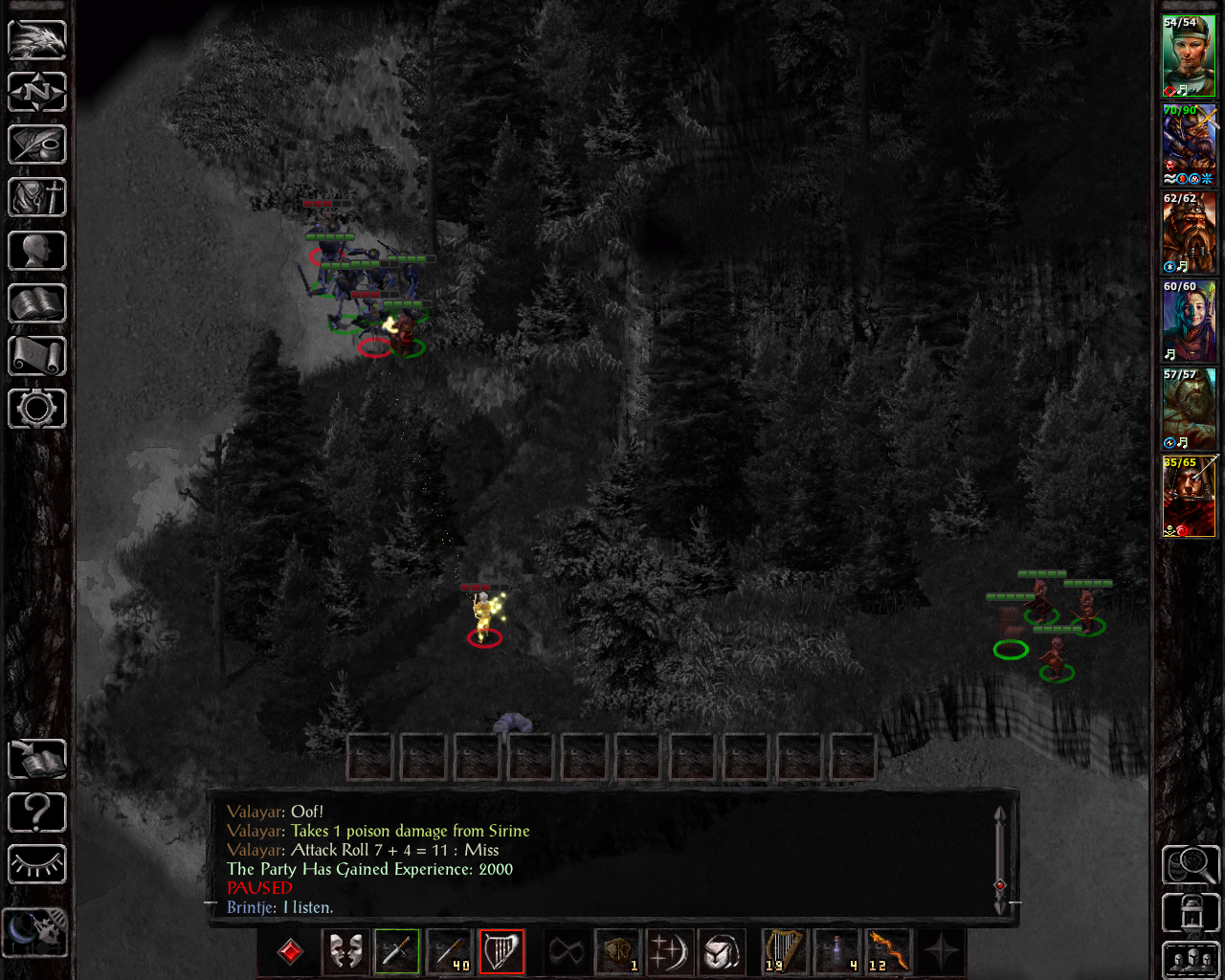The height and width of the screenshot is (980, 1225).
Task: Open the area map compass button
Action: coord(37,92)
